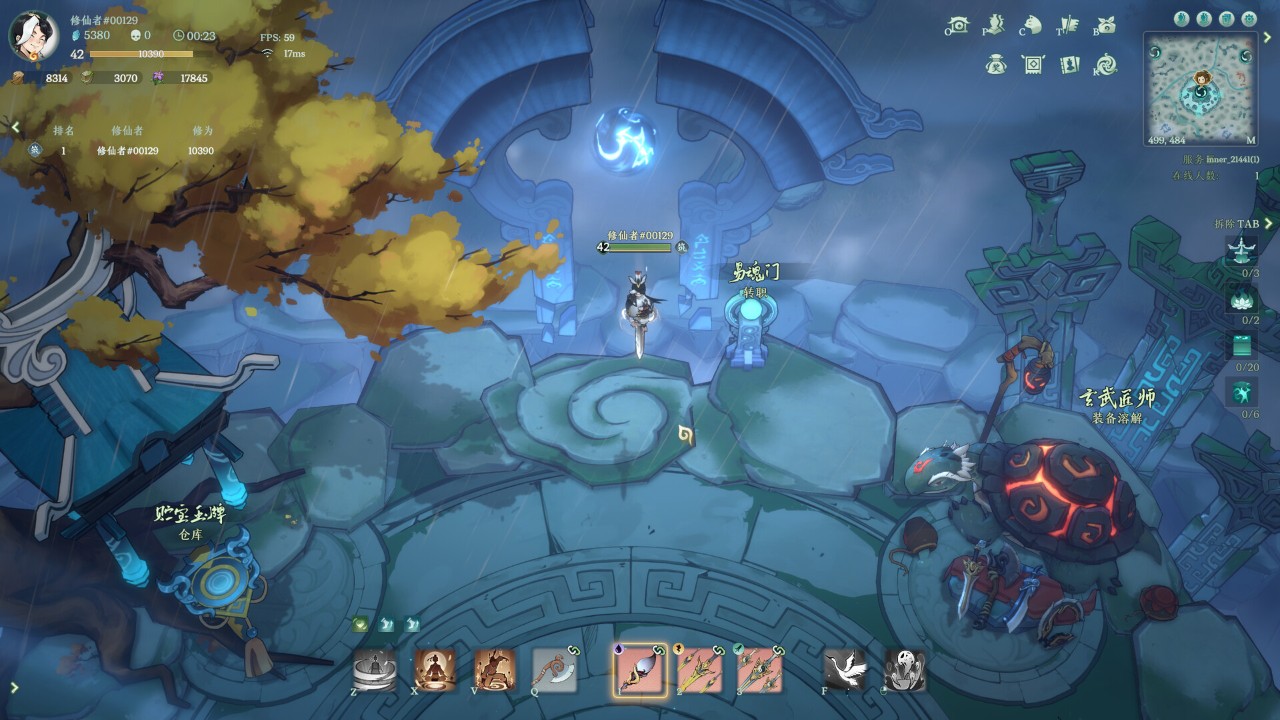Open the wrapped bundle bag icon marked B
The width and height of the screenshot is (1280, 720).
pyautogui.click(x=1106, y=25)
